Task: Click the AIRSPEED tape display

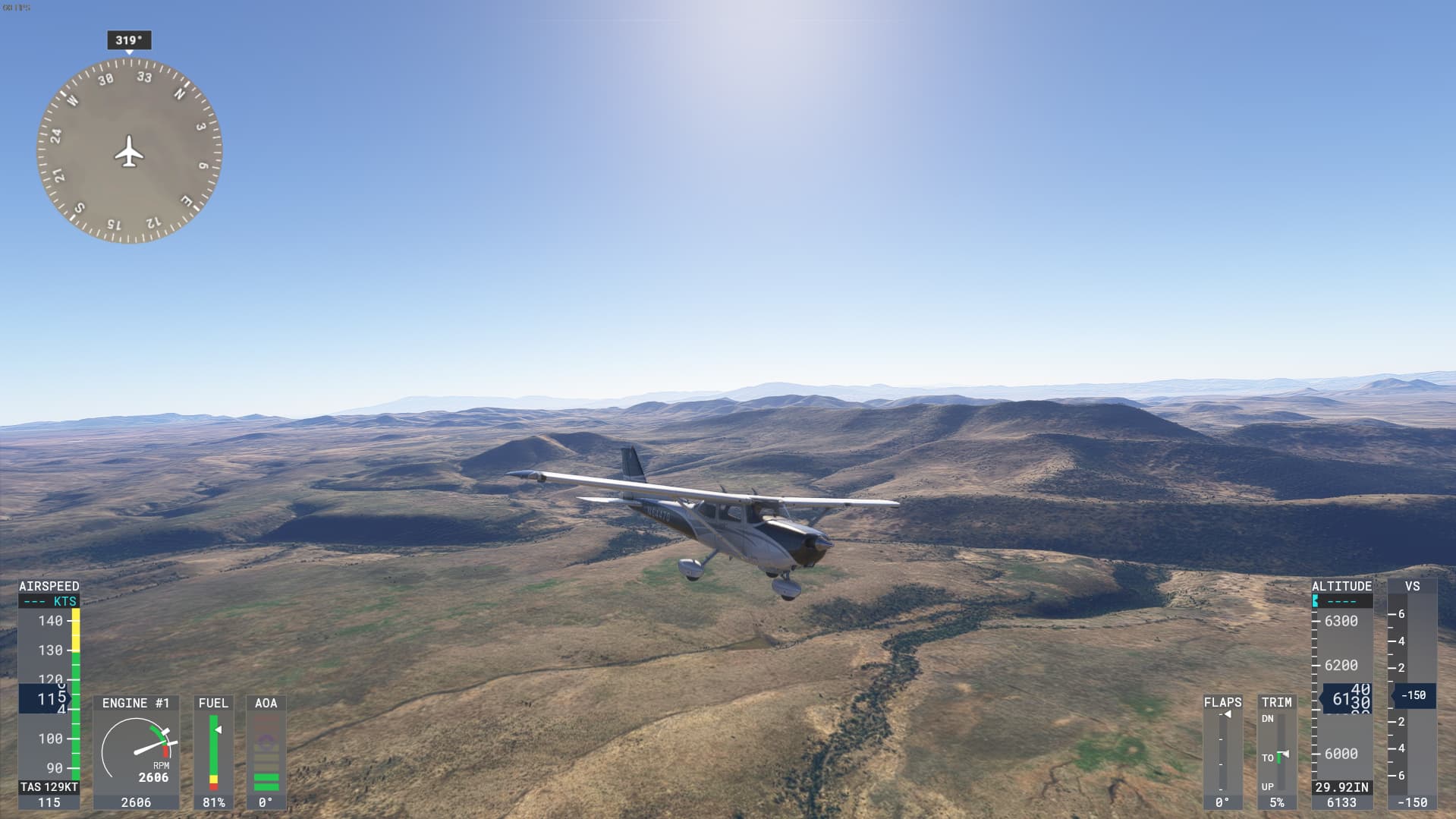Action: 49,683
